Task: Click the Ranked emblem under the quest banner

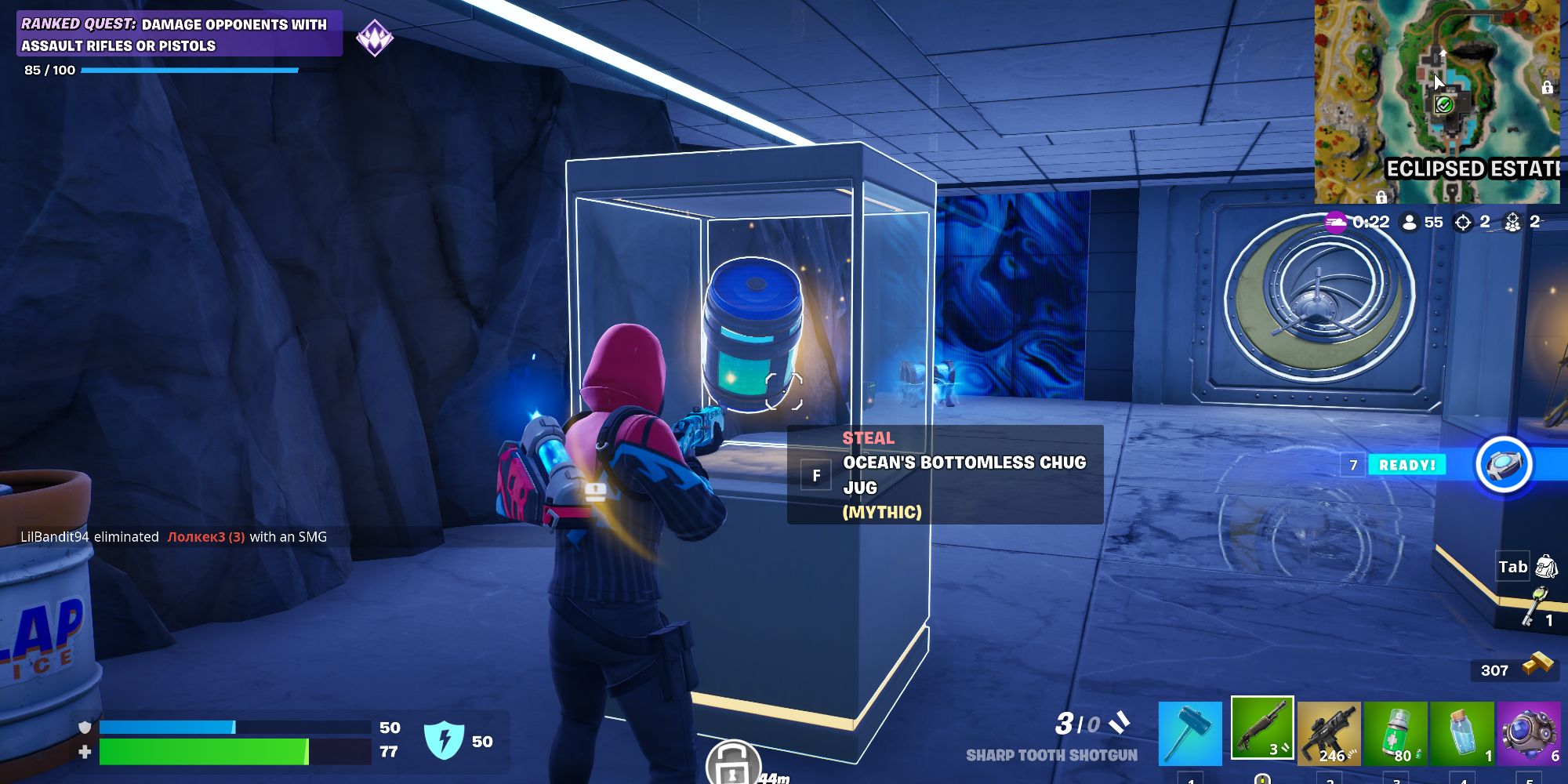Action: click(x=376, y=34)
